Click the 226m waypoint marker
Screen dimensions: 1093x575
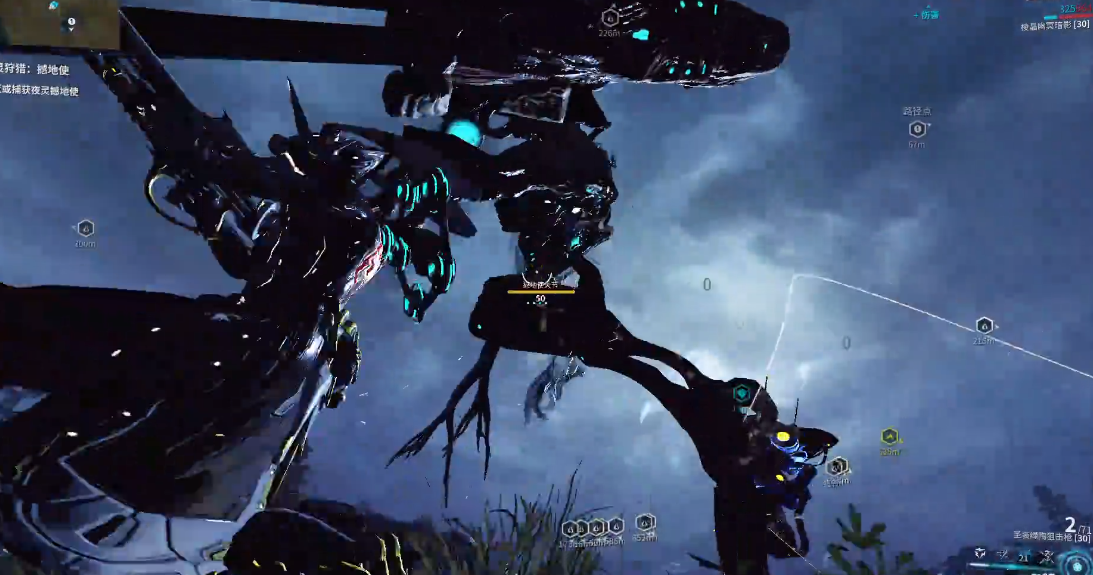(x=610, y=17)
